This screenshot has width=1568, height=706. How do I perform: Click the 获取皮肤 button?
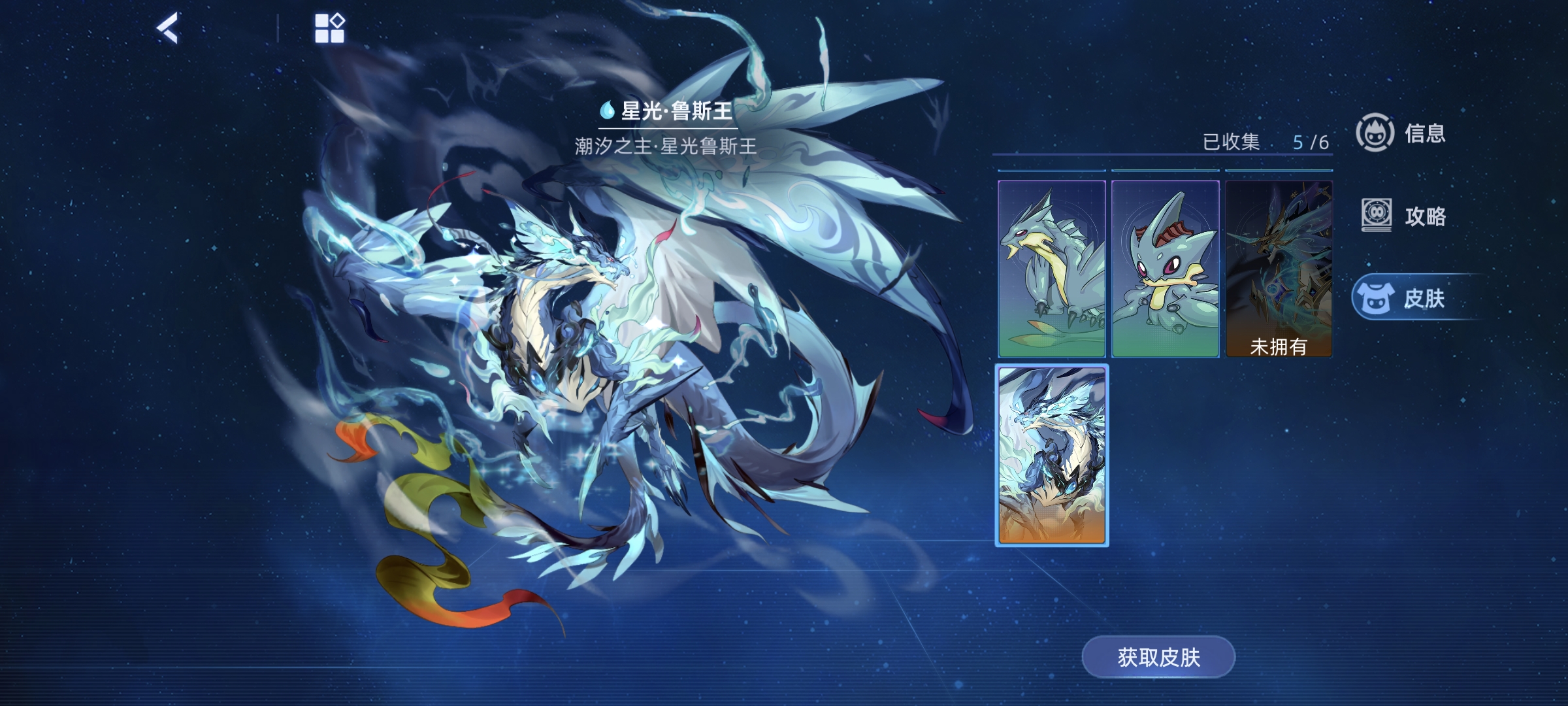[x=1158, y=657]
